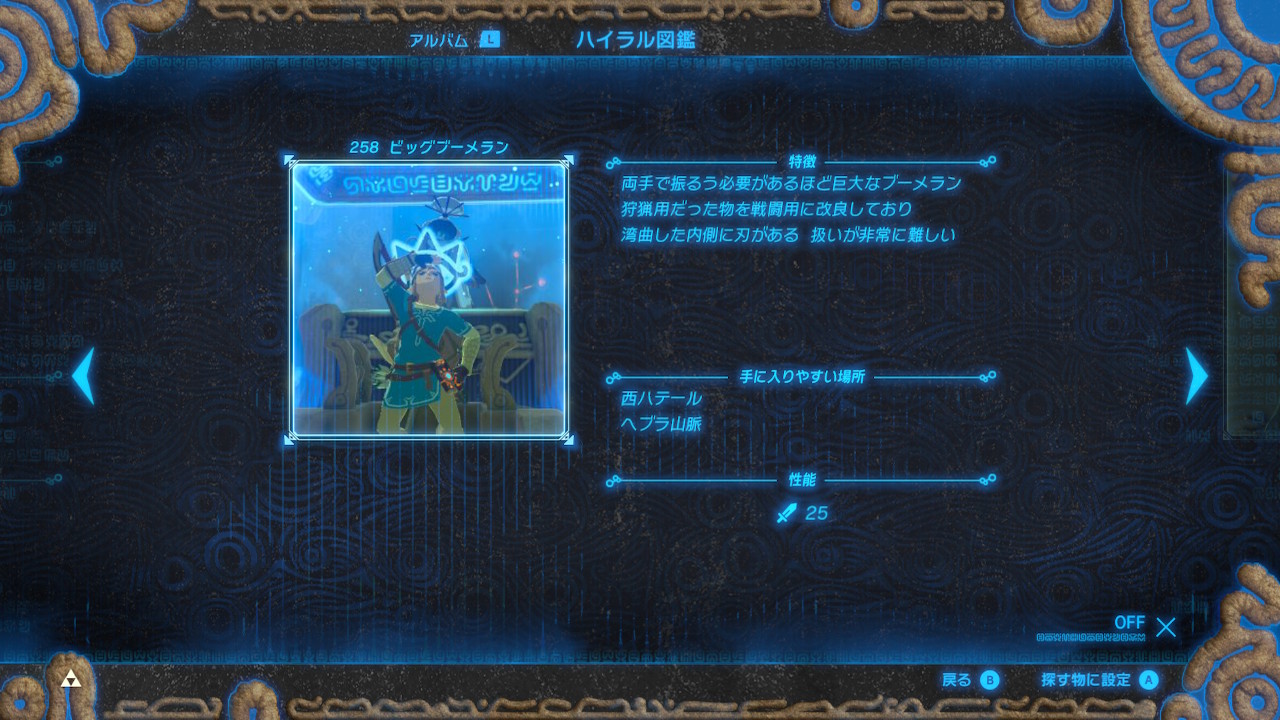
Task: Click the right arrow for next entry
Action: (x=1194, y=375)
